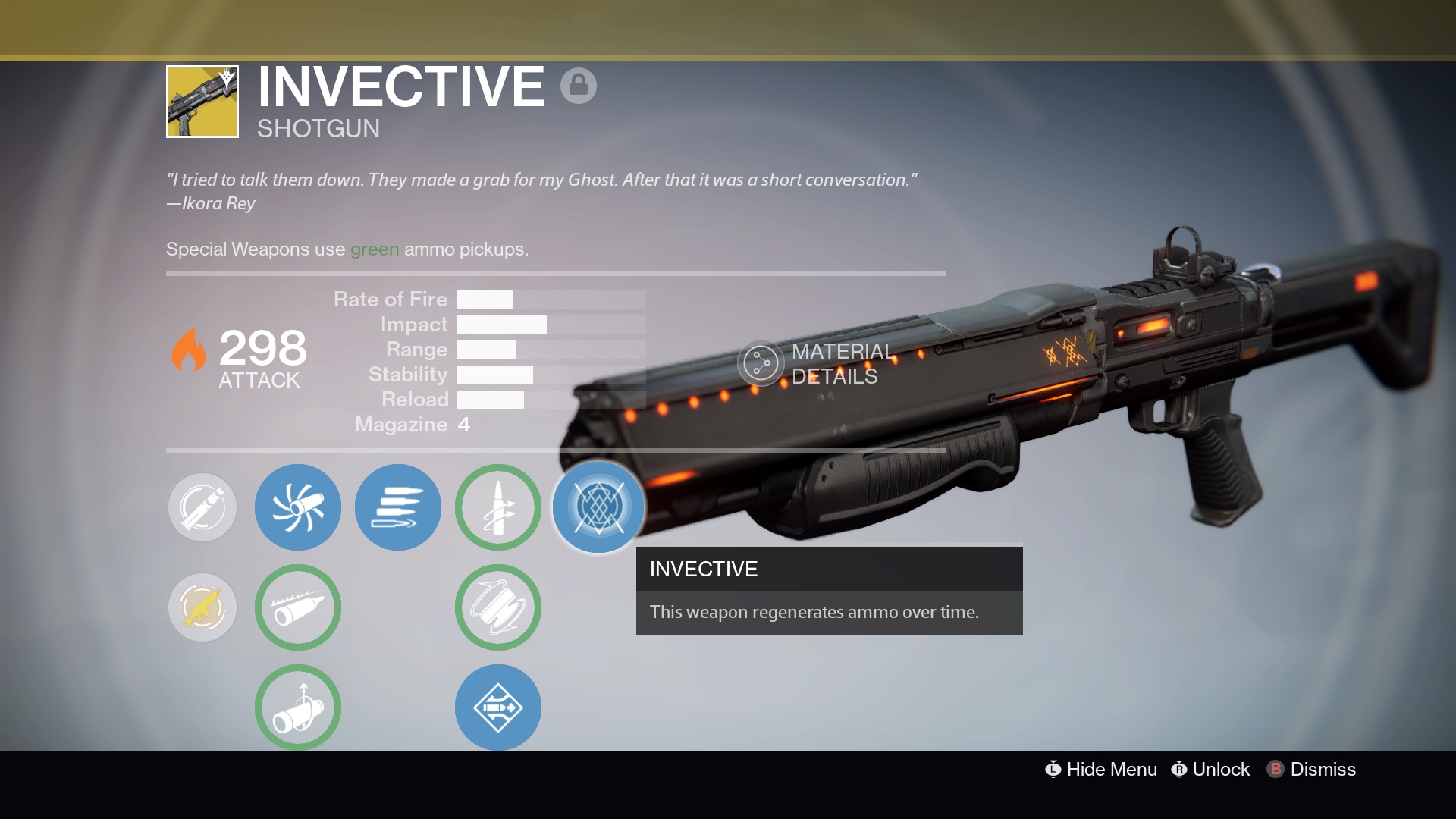Select the Invective ammo-regeneration perk node
1456x819 pixels.
tap(598, 507)
